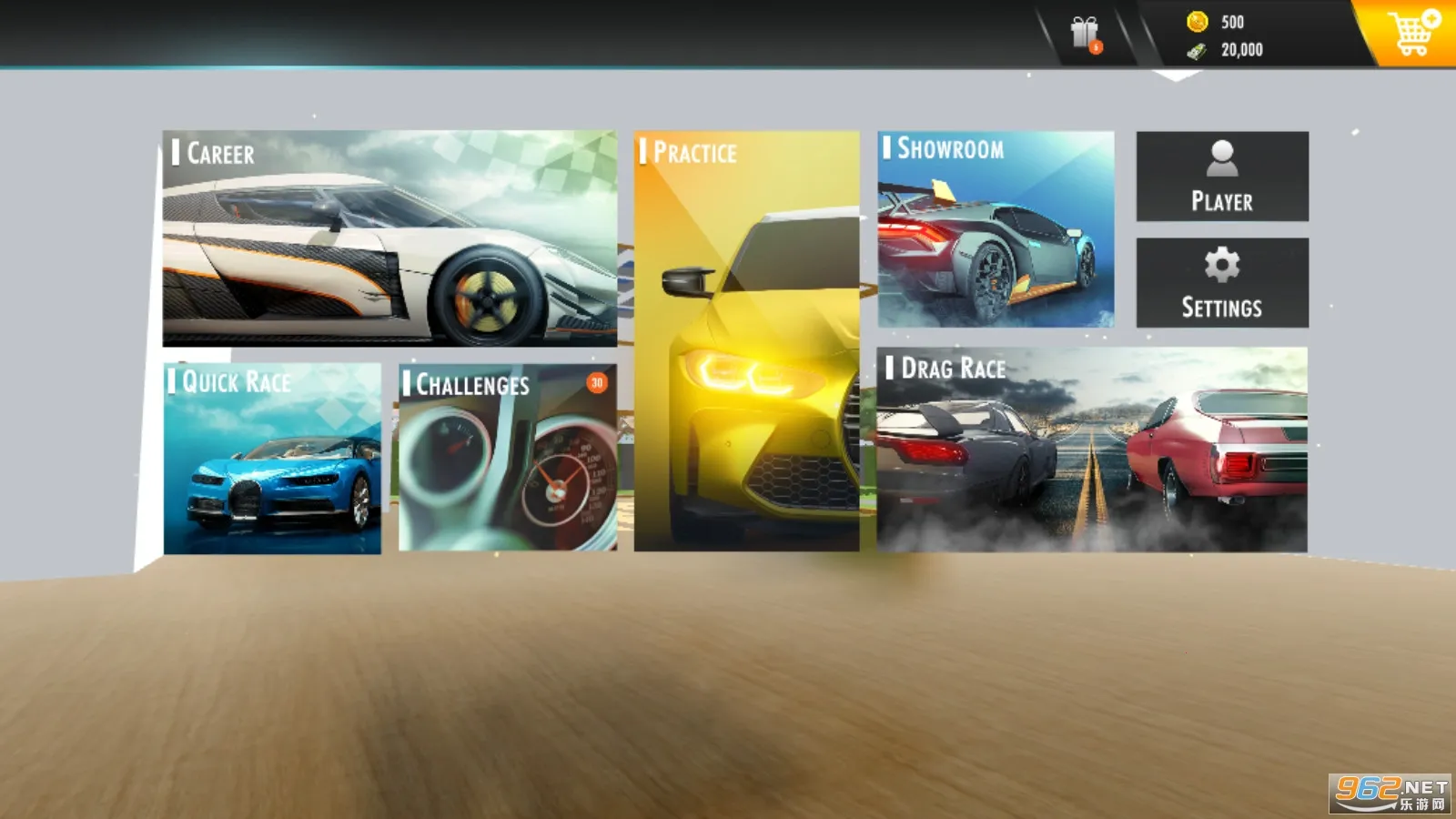Viewport: 1456px width, 819px height.
Task: Click the blue Bugatti Quick Race thumbnail
Action: click(273, 482)
